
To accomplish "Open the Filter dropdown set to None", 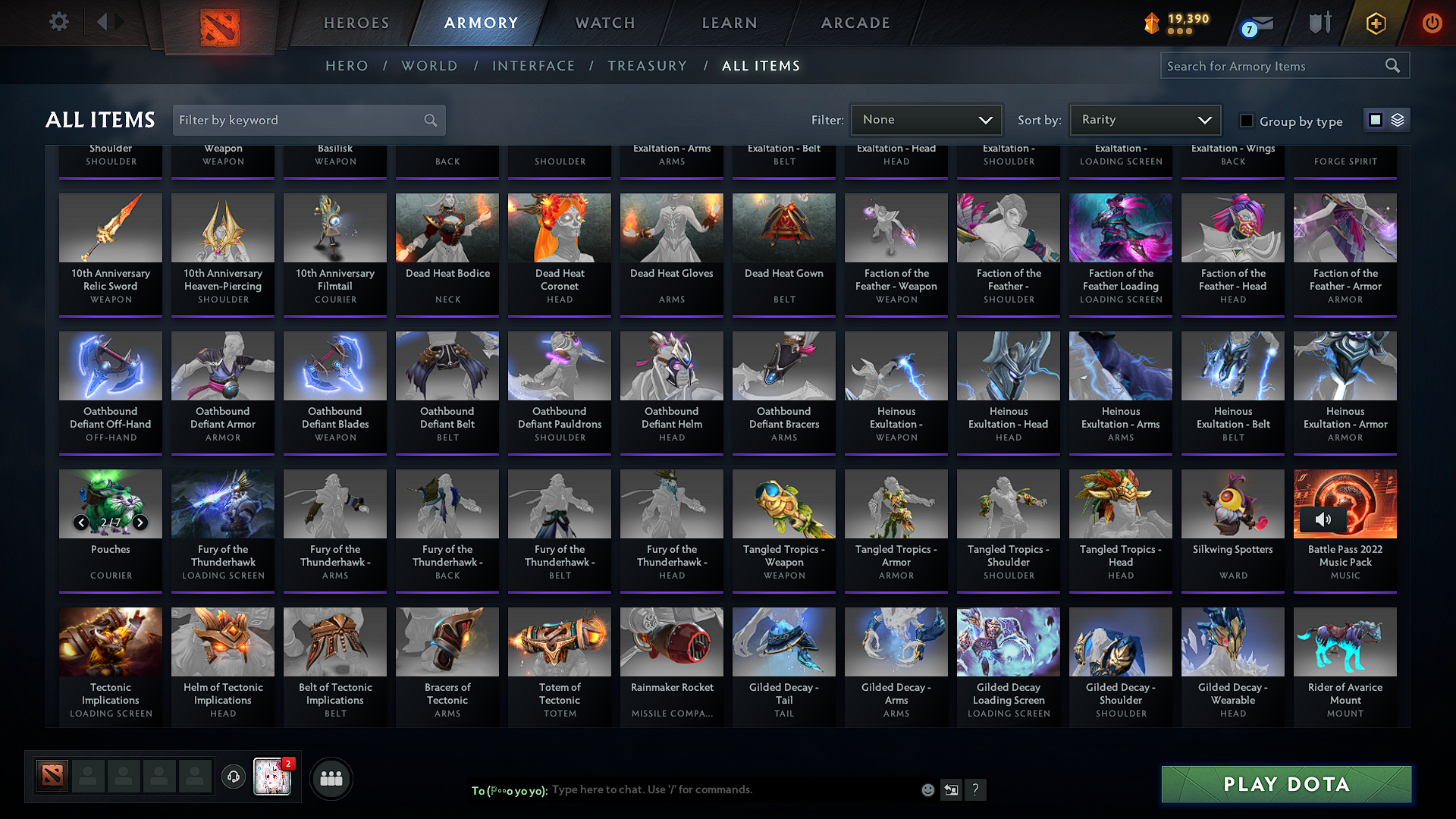I will 926,120.
